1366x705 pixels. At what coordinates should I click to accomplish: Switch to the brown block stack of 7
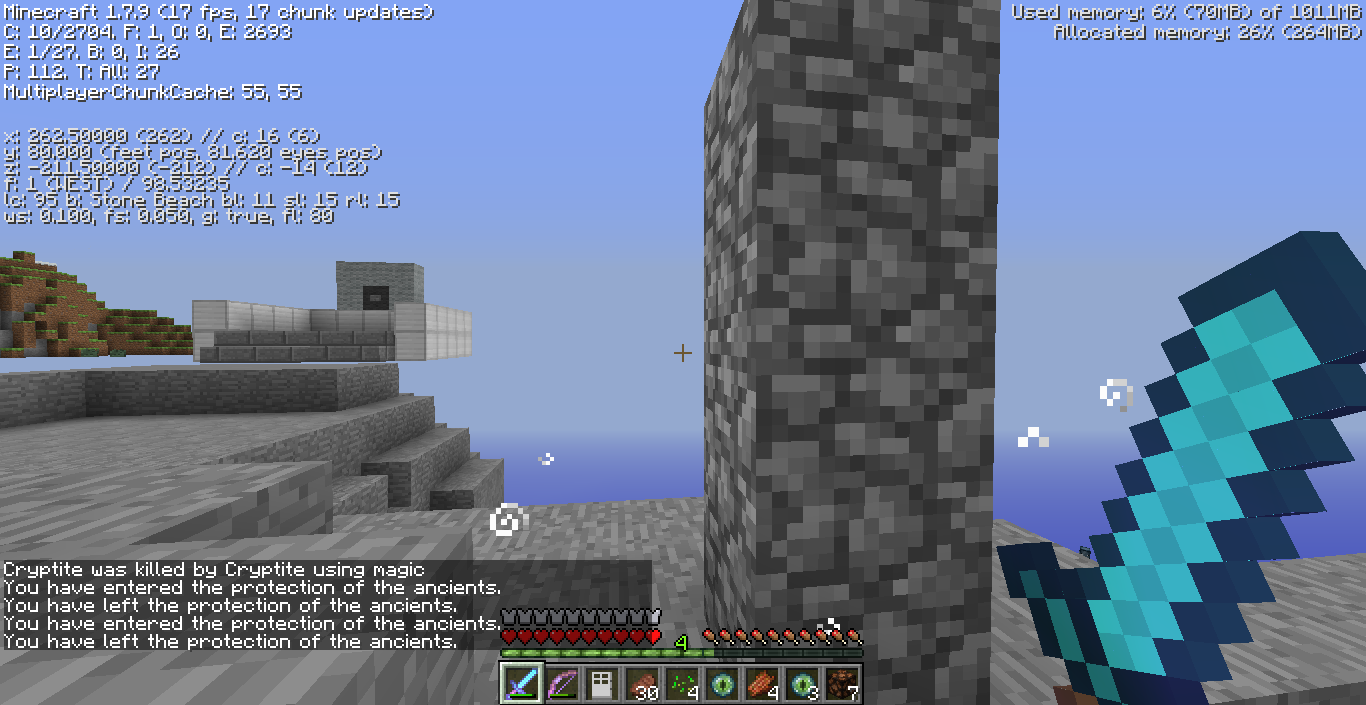(x=842, y=684)
